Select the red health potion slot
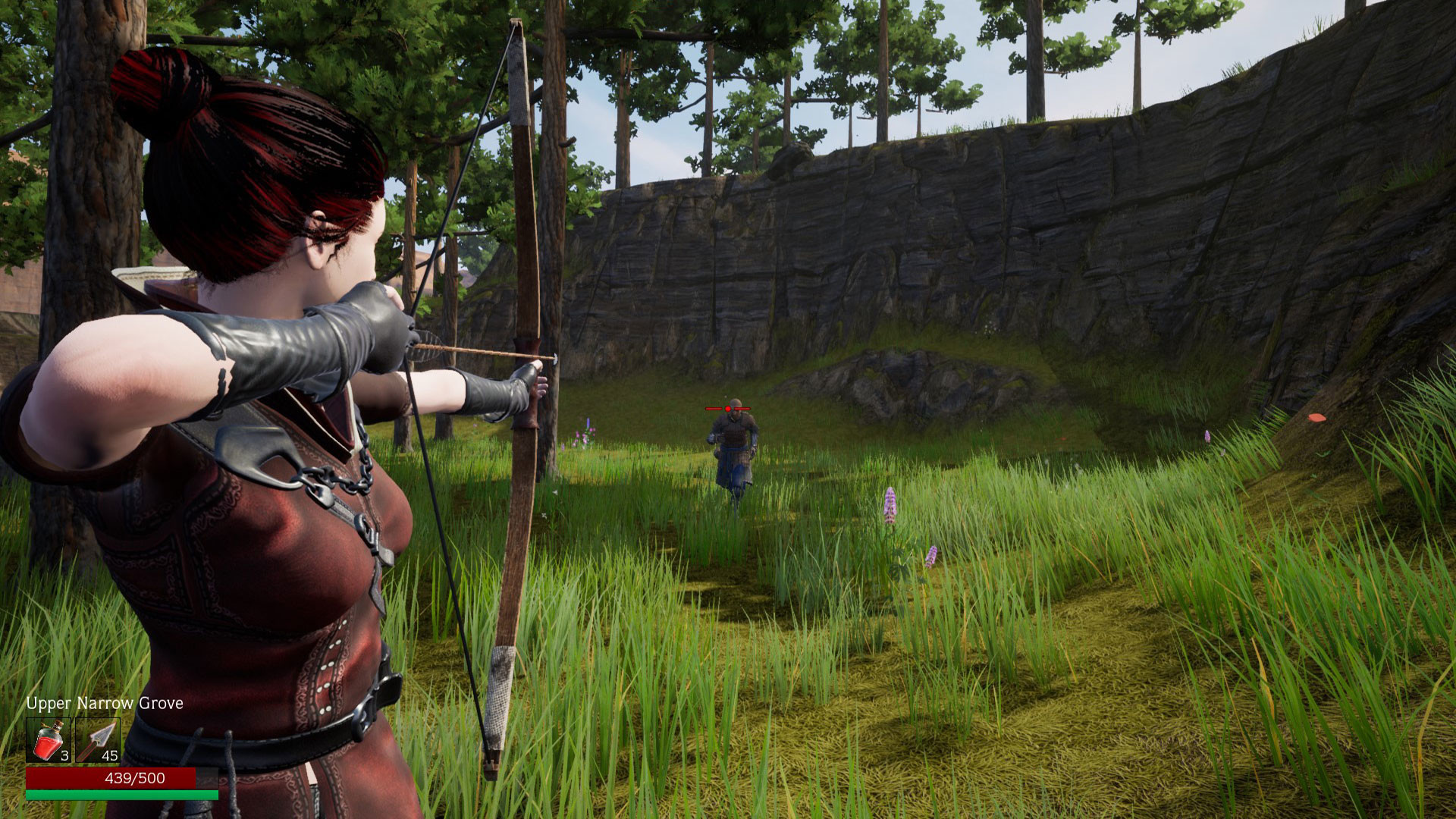Screen dimensions: 1456x819 49,740
